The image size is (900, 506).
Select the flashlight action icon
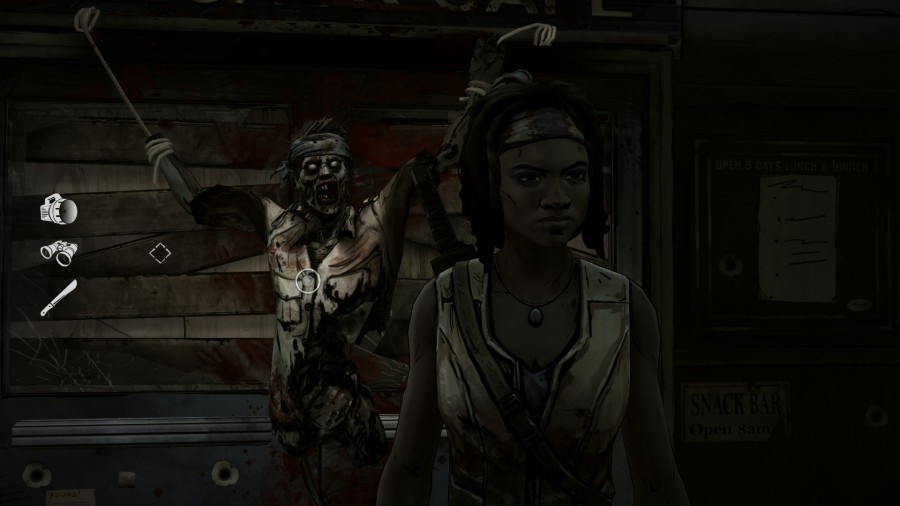tap(58, 211)
